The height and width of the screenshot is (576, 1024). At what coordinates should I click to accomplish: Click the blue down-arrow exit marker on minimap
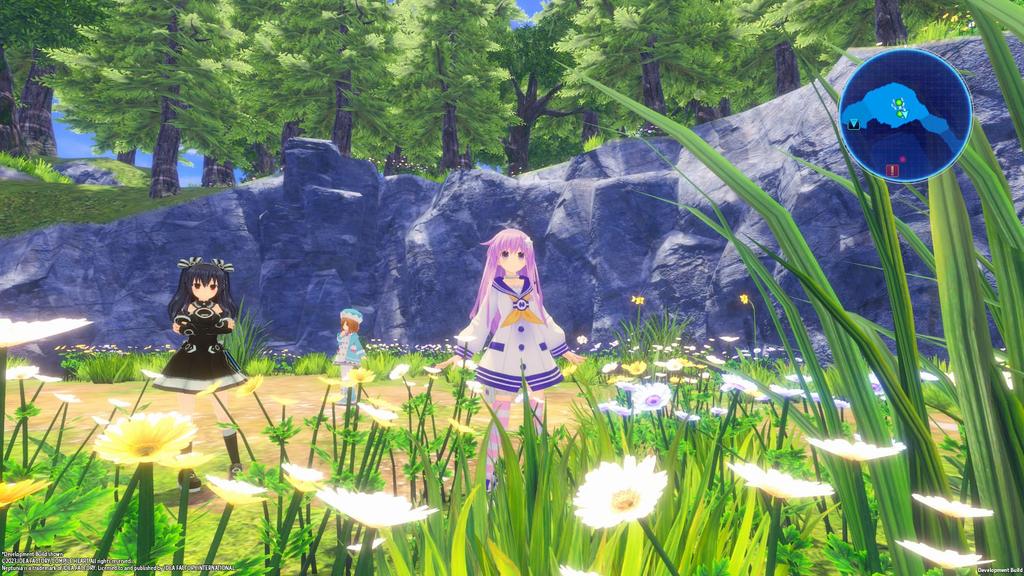click(855, 125)
